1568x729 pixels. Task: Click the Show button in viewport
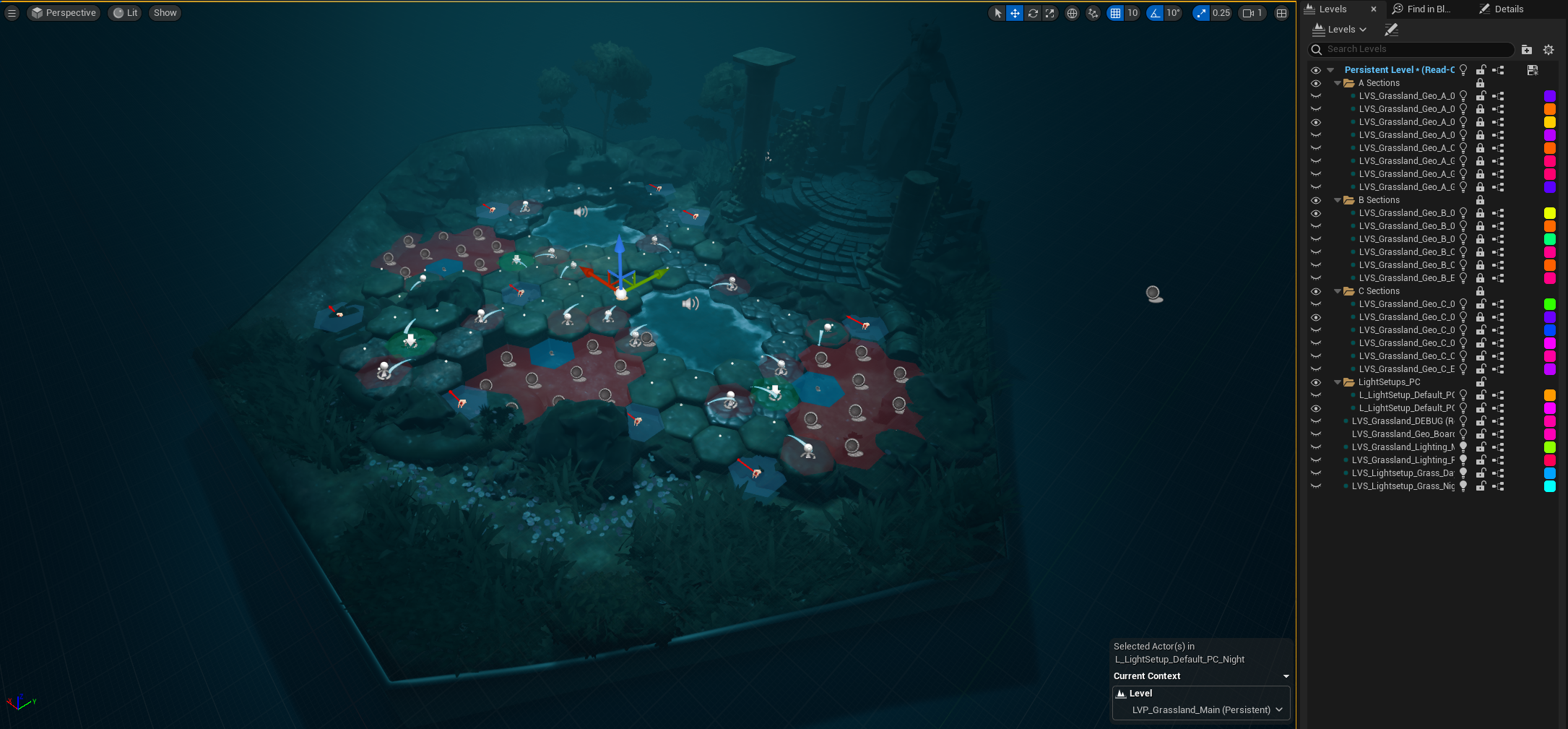pyautogui.click(x=164, y=12)
